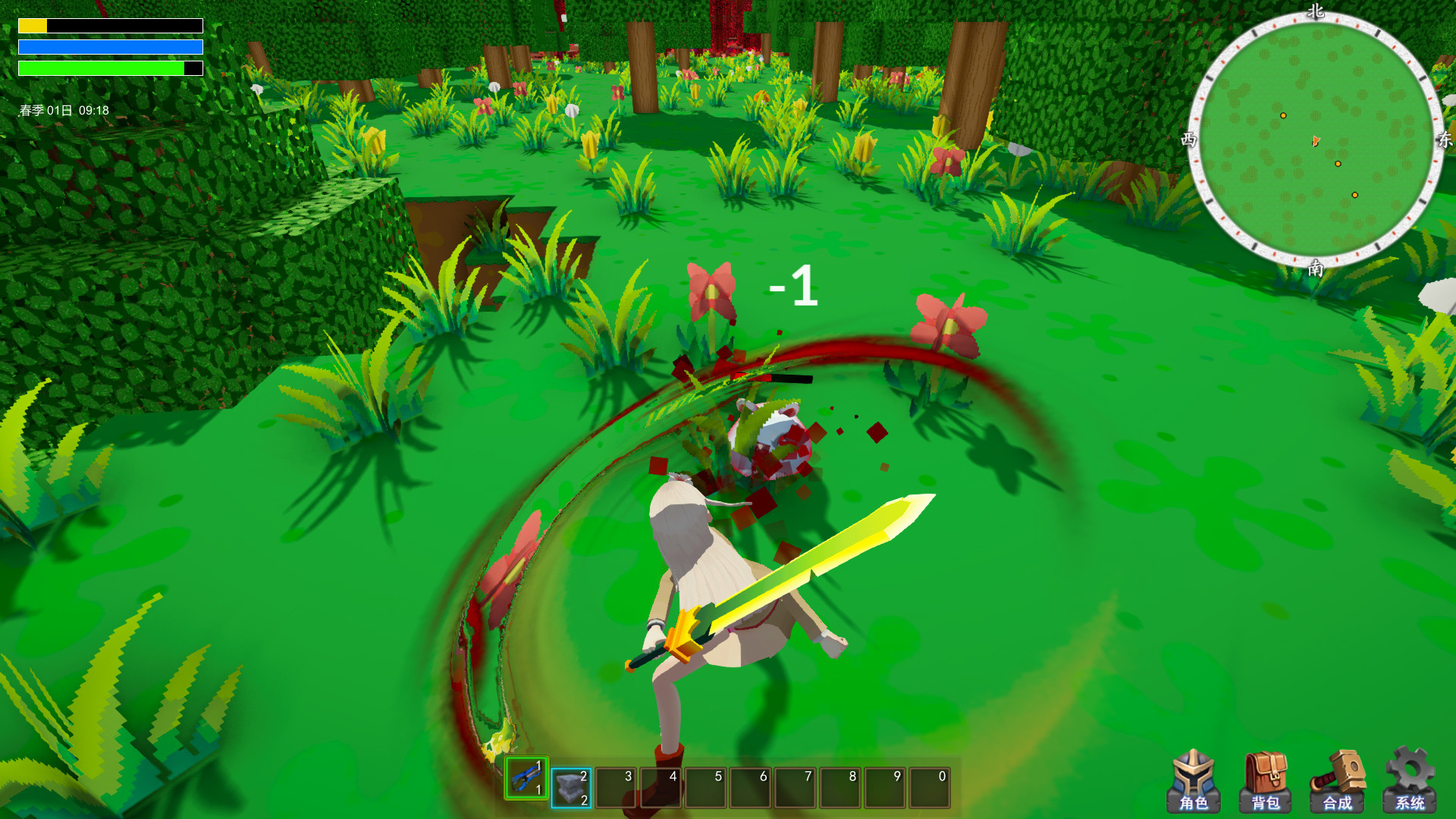1456x819 pixels.
Task: Select the blue shears in hotbar slot 1
Action: [527, 779]
